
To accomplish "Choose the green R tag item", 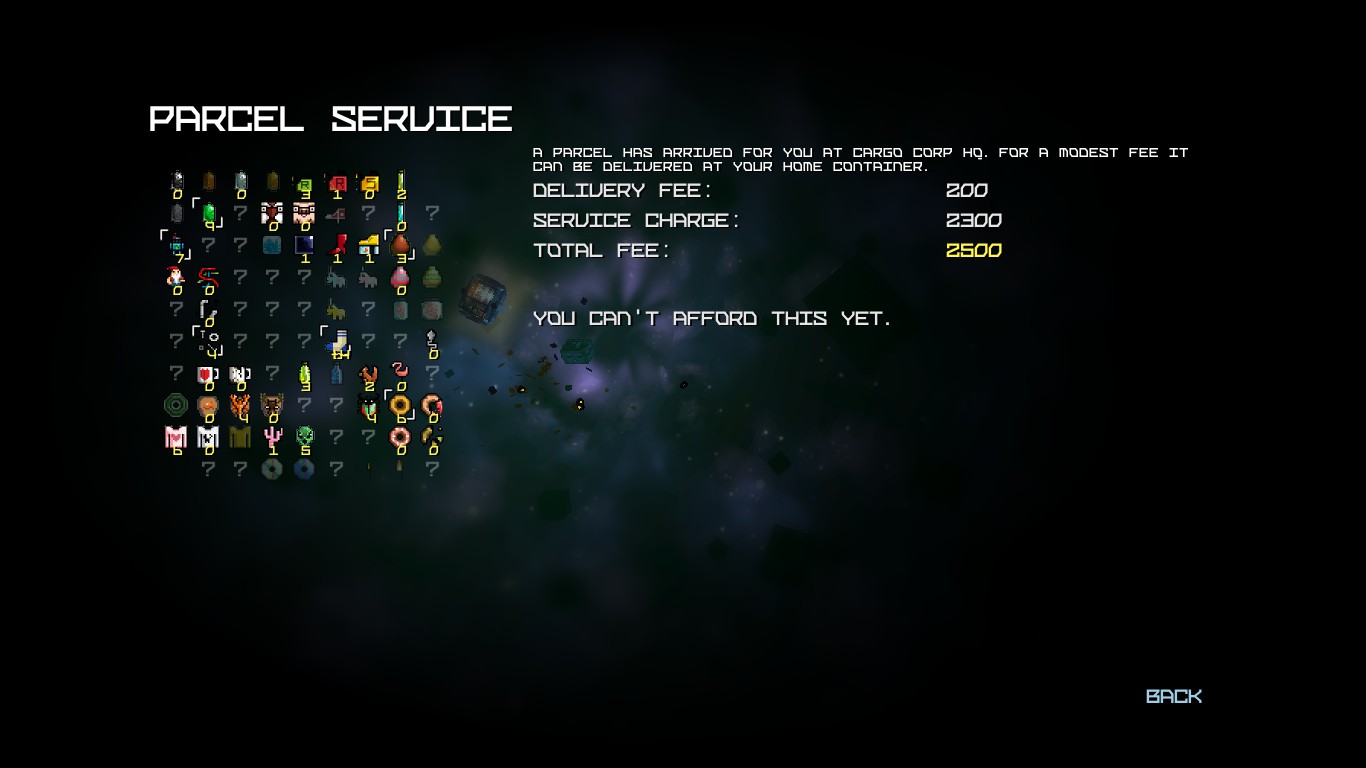I will [304, 184].
